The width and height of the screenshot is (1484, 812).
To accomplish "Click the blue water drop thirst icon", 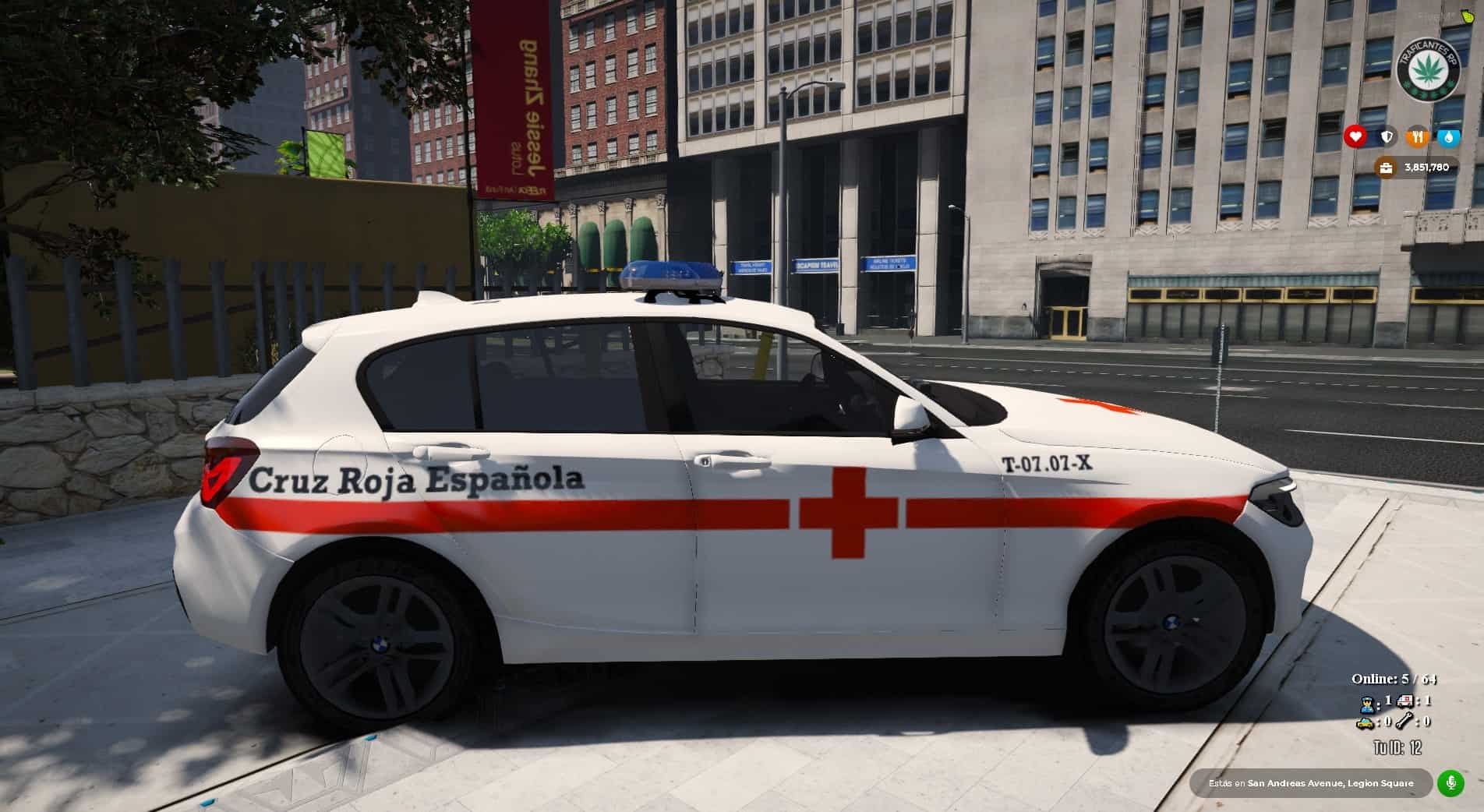I will pyautogui.click(x=1449, y=137).
